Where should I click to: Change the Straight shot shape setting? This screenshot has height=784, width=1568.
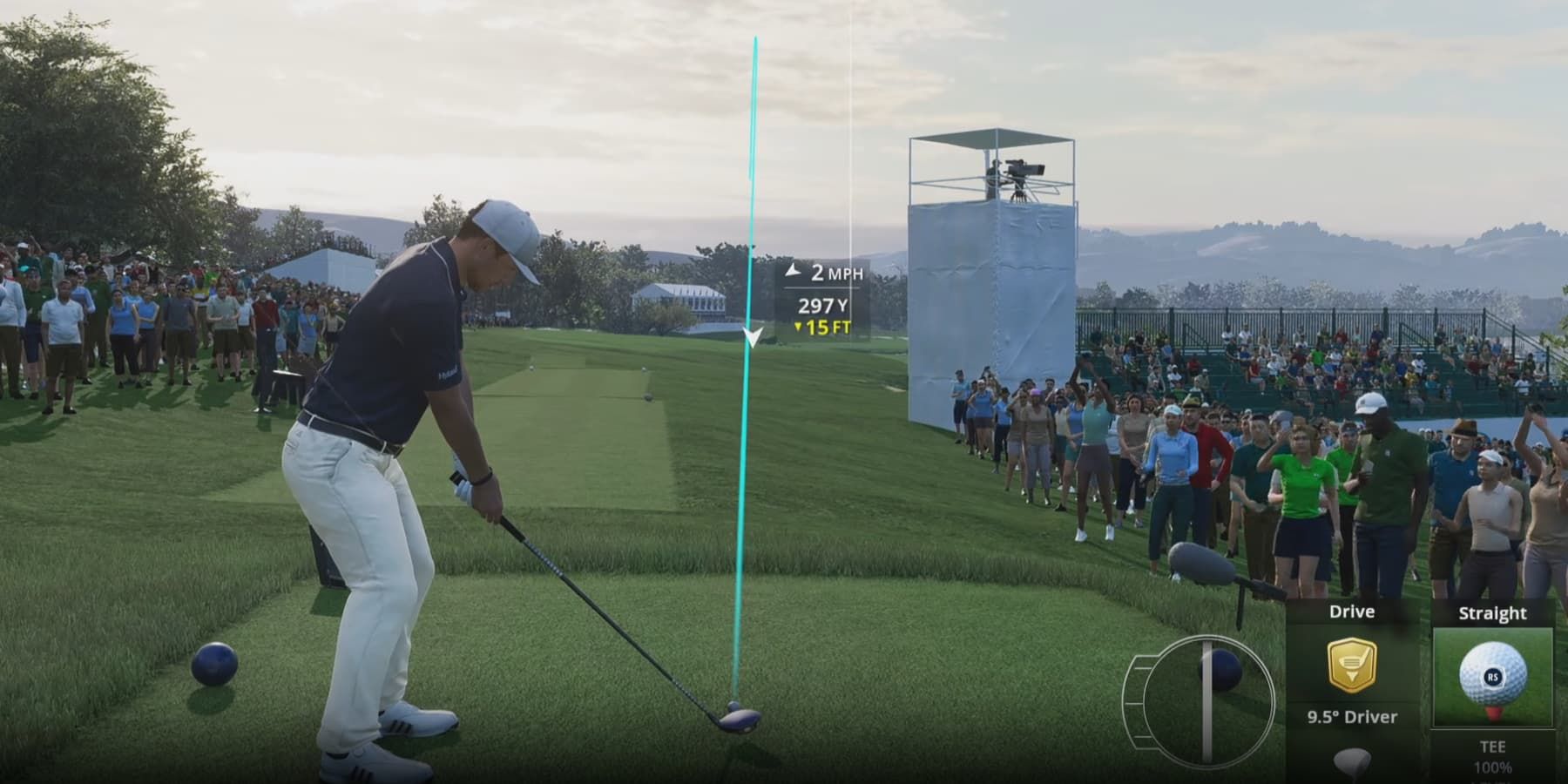(1492, 613)
